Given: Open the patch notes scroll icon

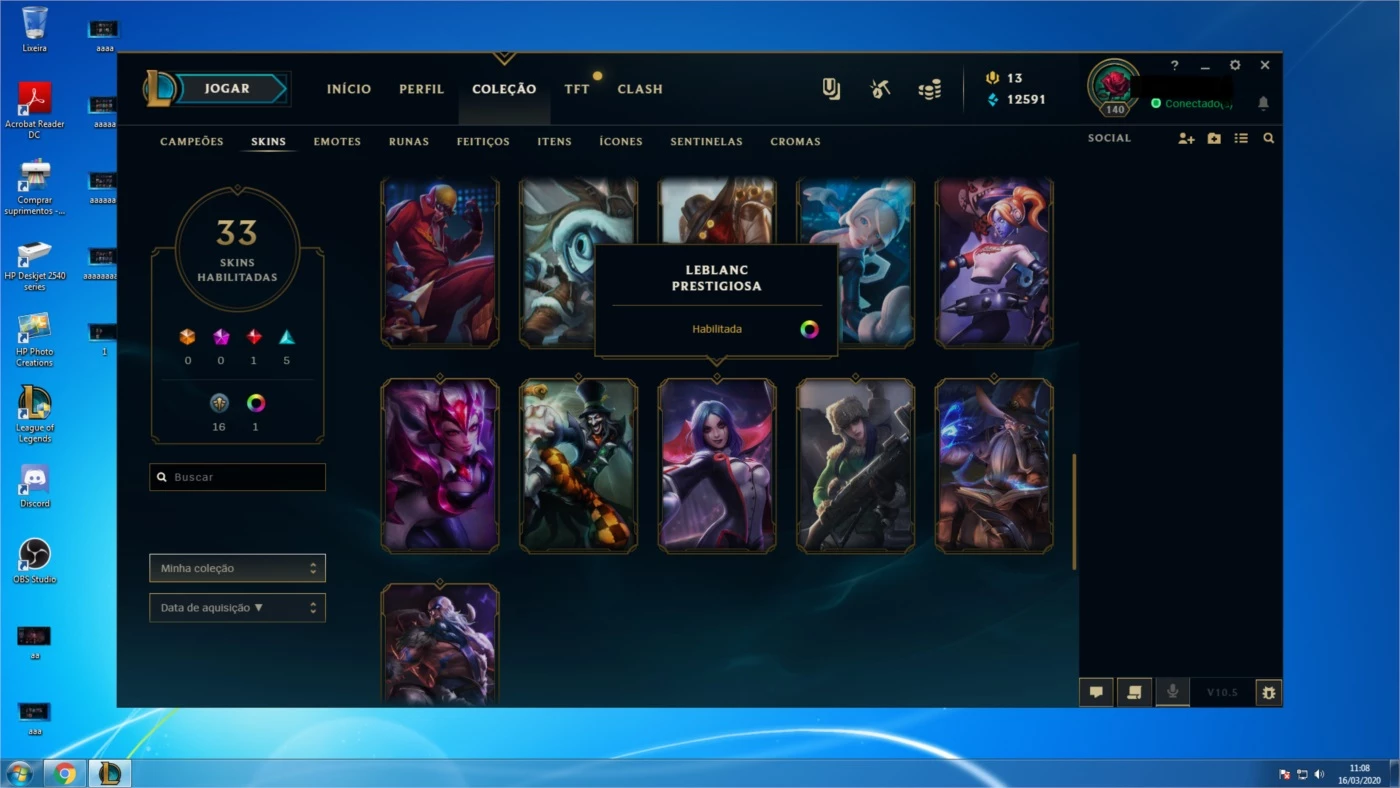Looking at the screenshot, I should point(1134,691).
